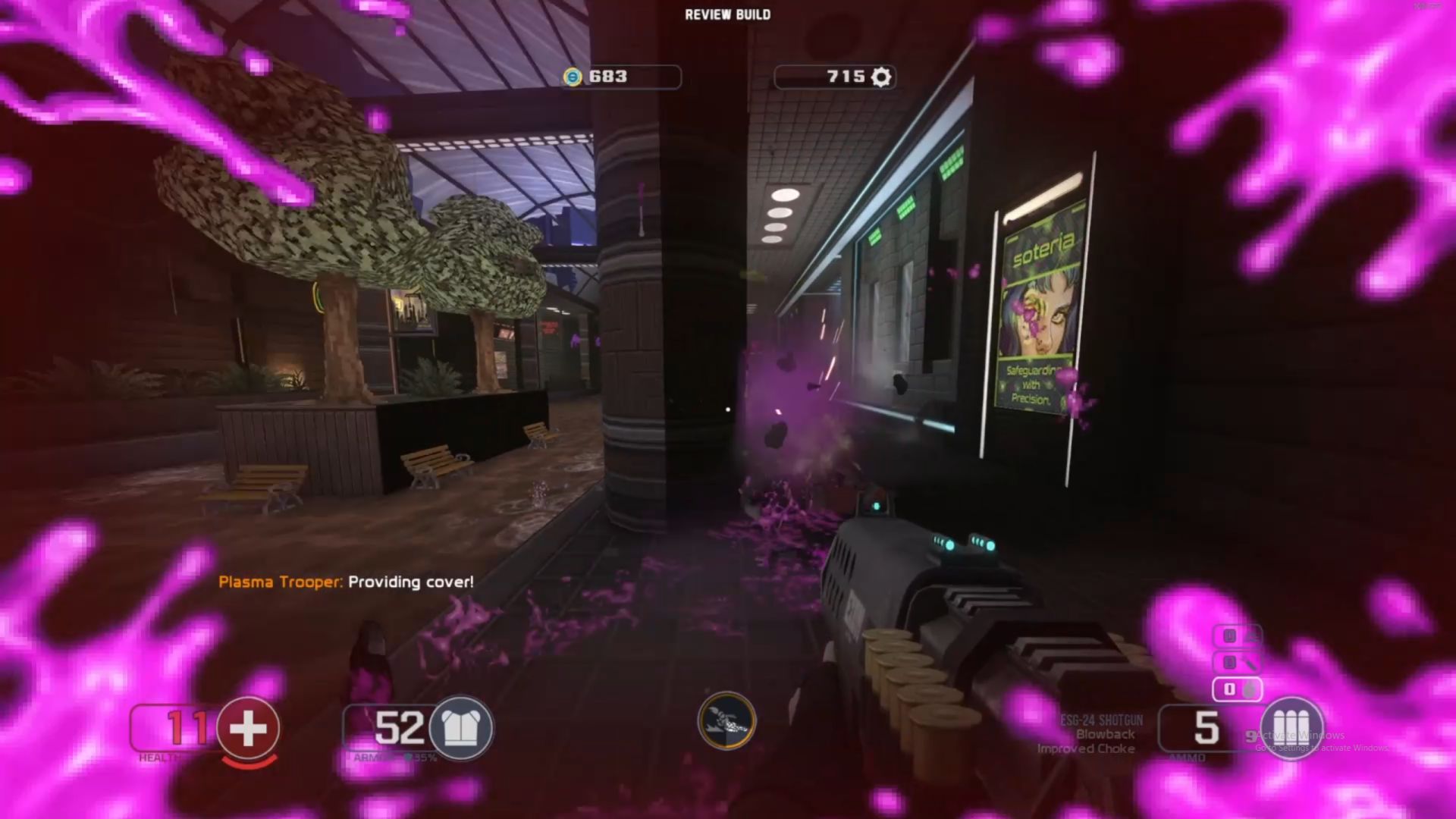Select the ESG-24 Shotgun weapon label

tap(1101, 720)
